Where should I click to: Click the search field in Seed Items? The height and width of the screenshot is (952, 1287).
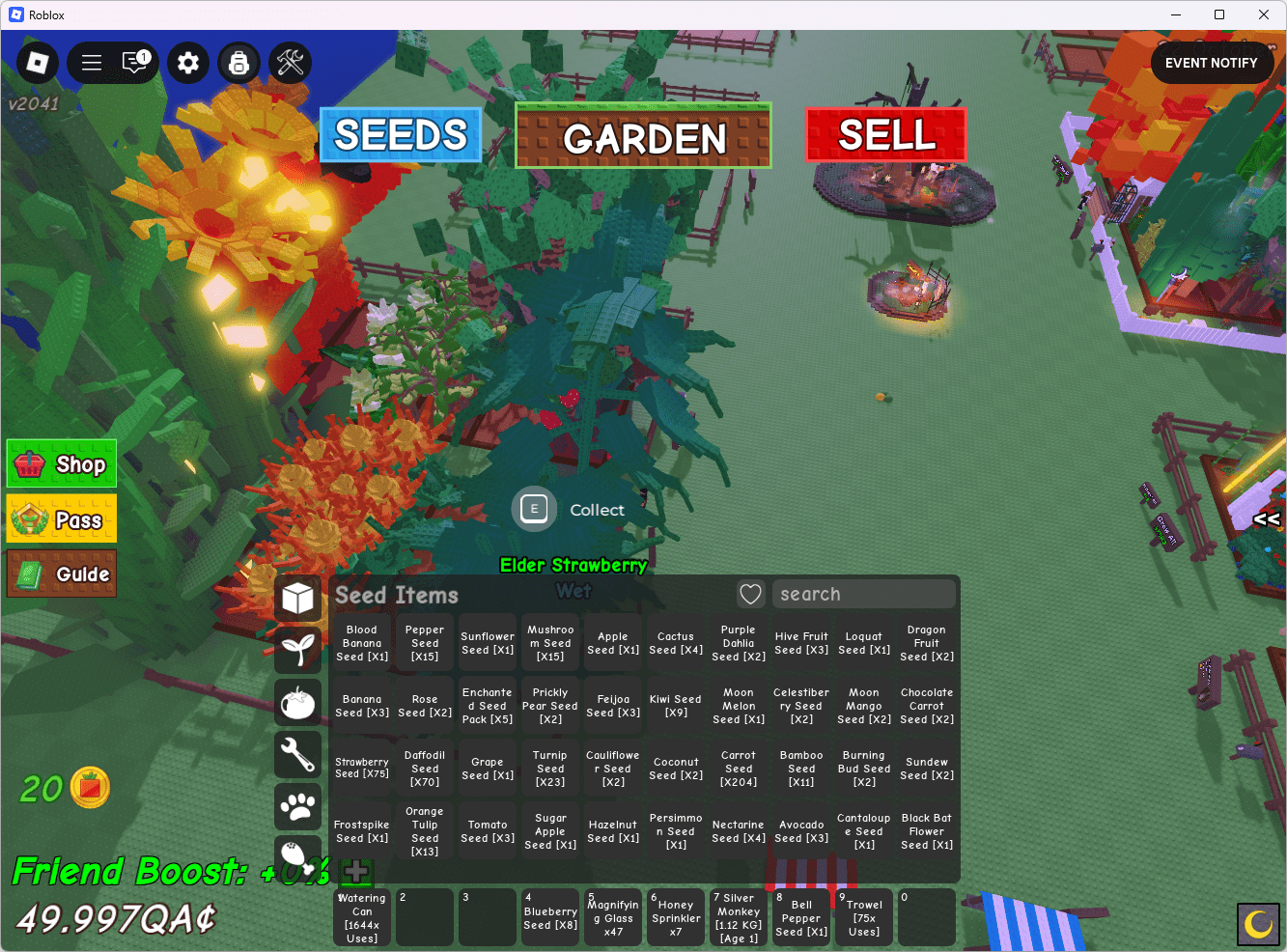coord(863,594)
